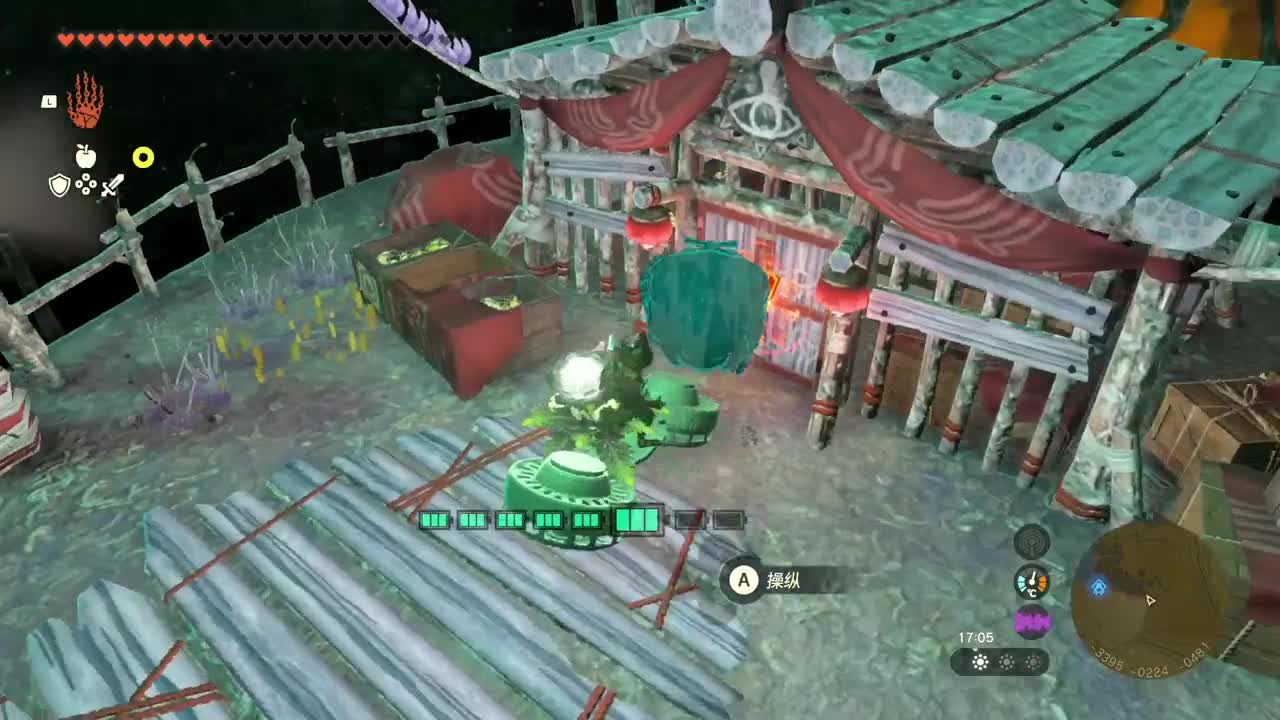This screenshot has width=1280, height=720.
Task: Click the purple noise meter icon
Action: coord(1034,621)
